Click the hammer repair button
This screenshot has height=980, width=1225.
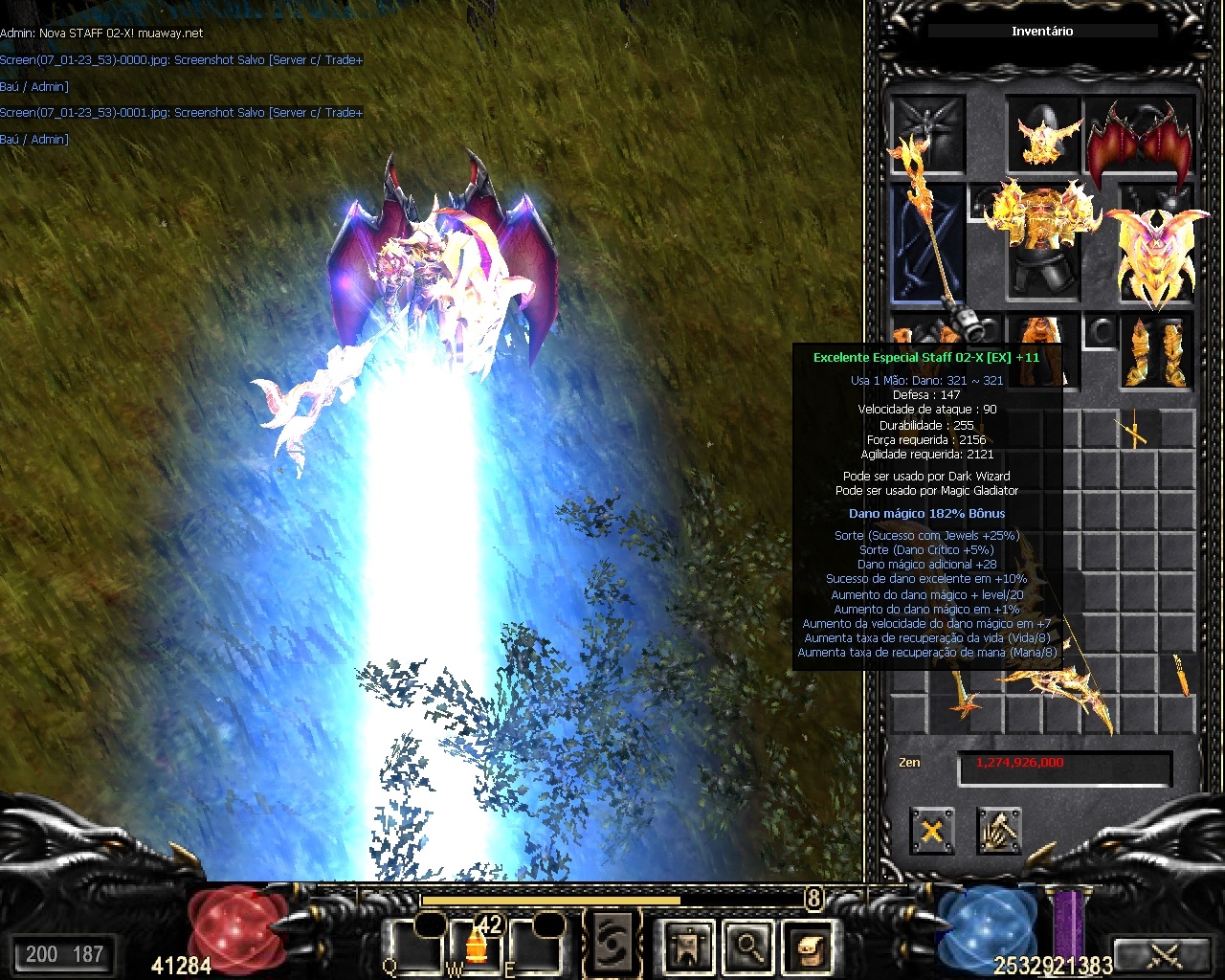click(x=998, y=831)
